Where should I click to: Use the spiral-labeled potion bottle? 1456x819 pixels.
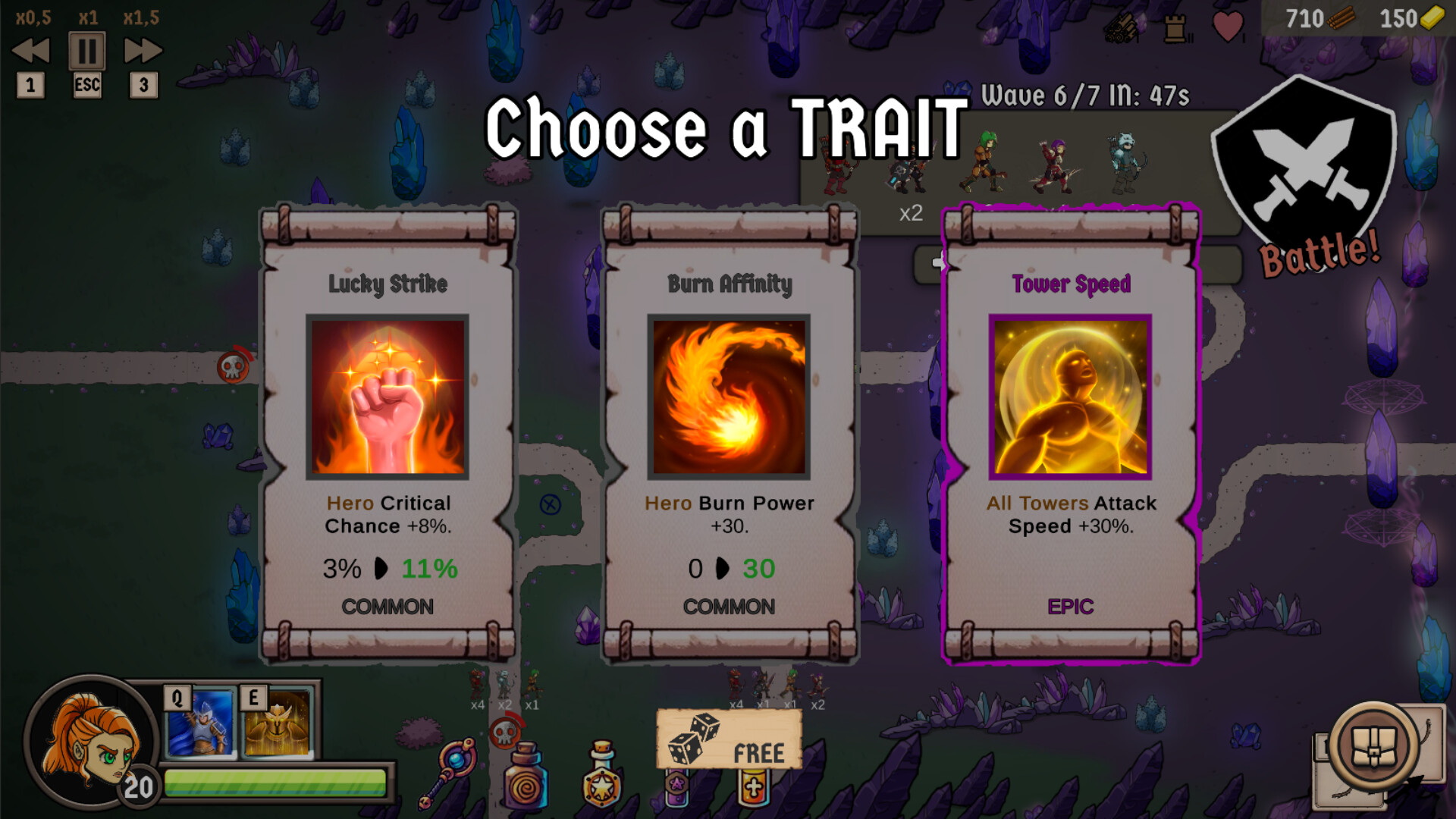click(x=526, y=777)
